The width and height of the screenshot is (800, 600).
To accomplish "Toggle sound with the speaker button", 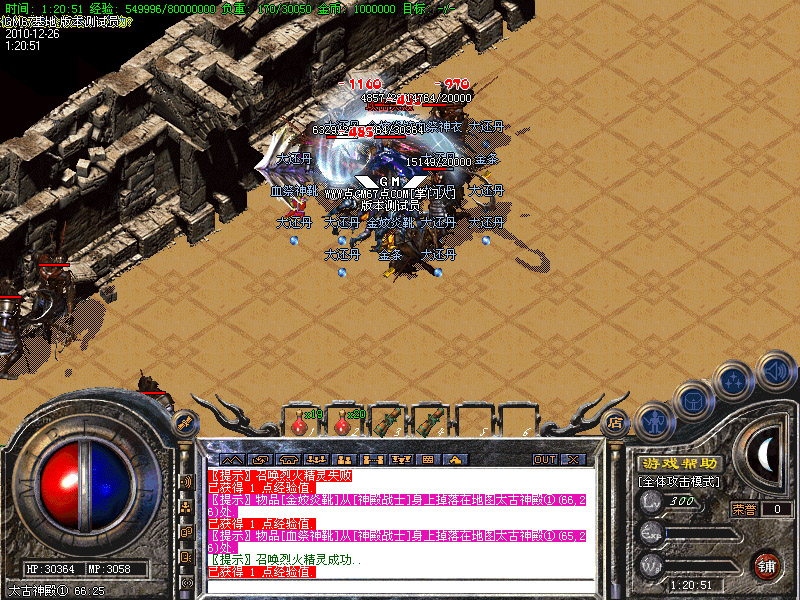I will [x=774, y=370].
